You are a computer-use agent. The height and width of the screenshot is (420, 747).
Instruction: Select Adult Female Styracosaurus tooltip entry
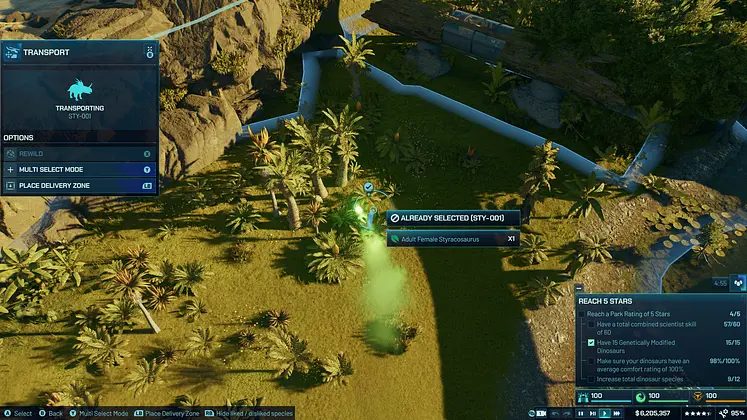tap(451, 239)
